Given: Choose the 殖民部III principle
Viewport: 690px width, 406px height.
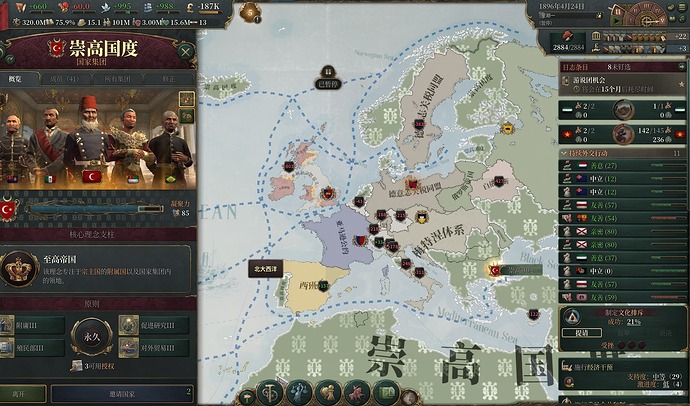Looking at the screenshot, I should [40, 348].
